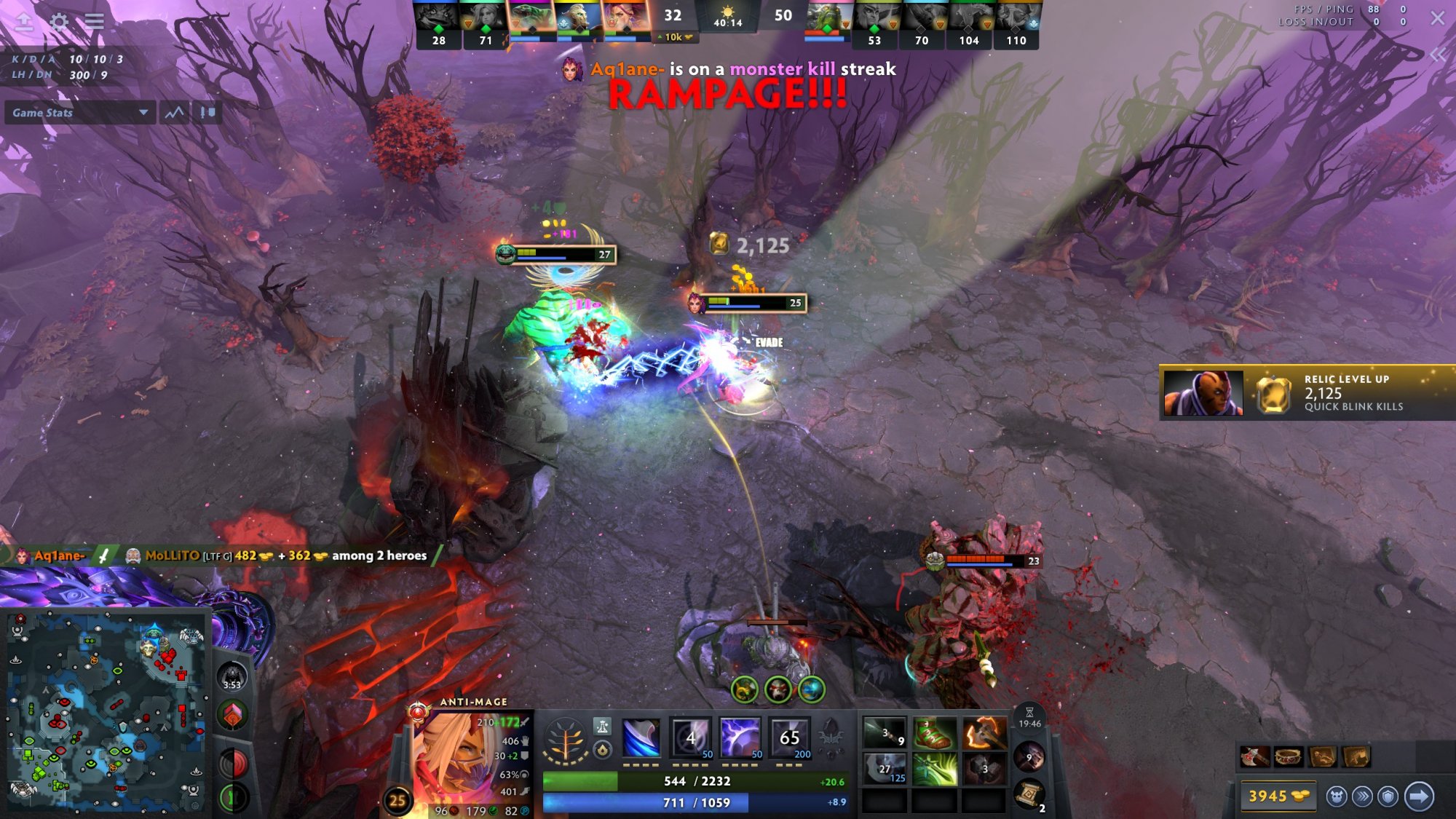Show the net worth graph
1456x819 pixels.
tap(175, 113)
